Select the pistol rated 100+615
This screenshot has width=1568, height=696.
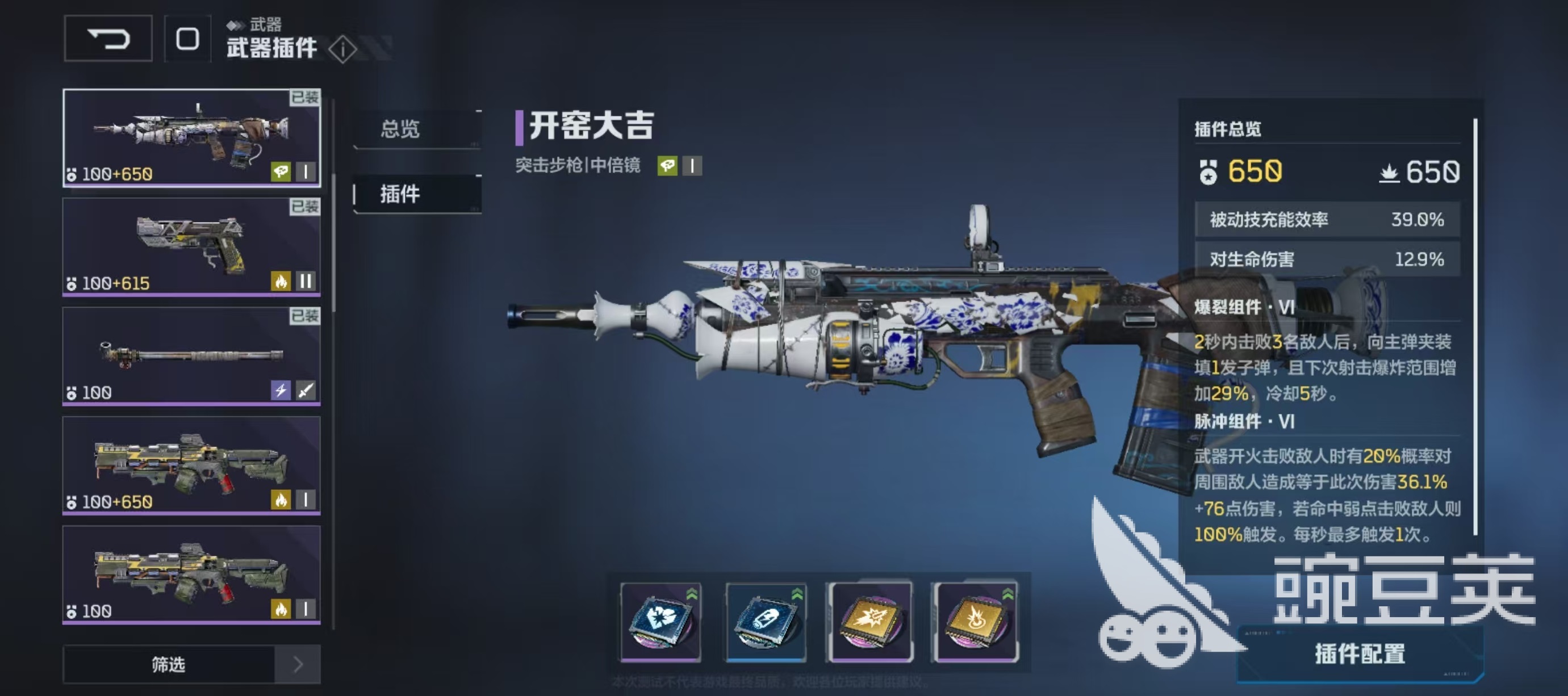pos(191,246)
